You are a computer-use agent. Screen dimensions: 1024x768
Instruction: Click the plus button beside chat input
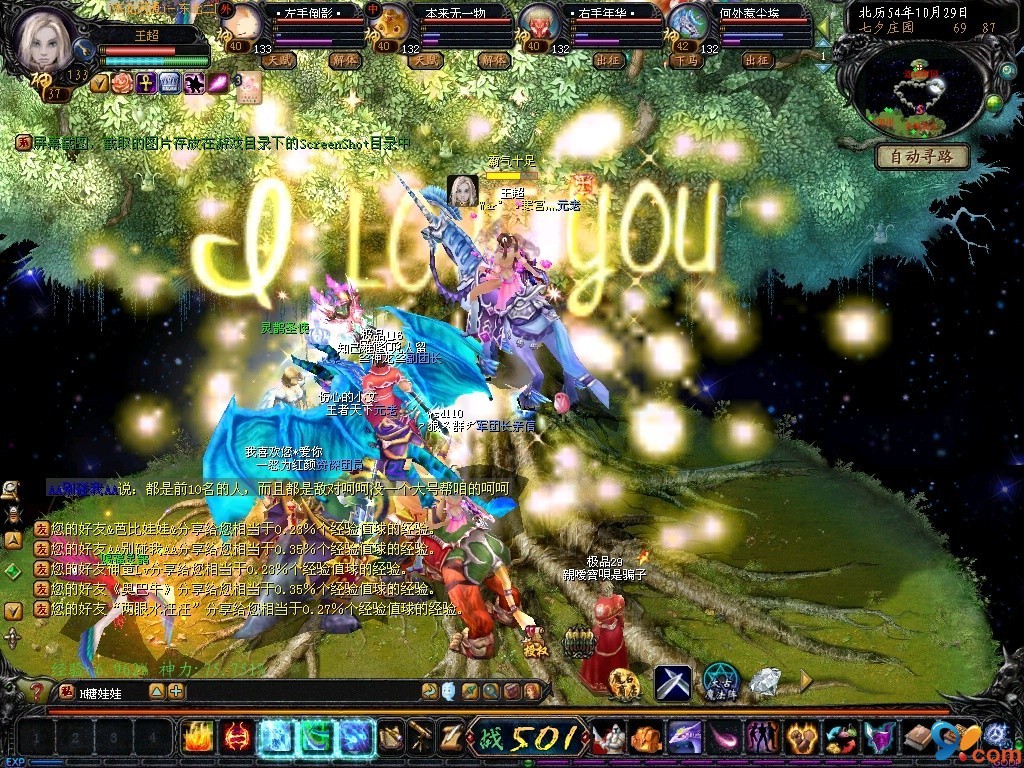point(176,691)
